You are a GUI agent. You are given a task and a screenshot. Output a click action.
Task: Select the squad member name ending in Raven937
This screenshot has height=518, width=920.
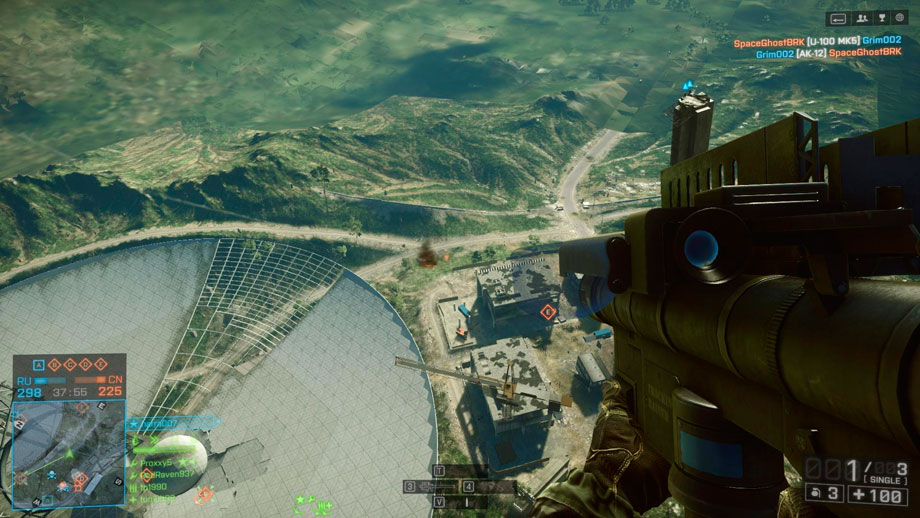tap(170, 474)
